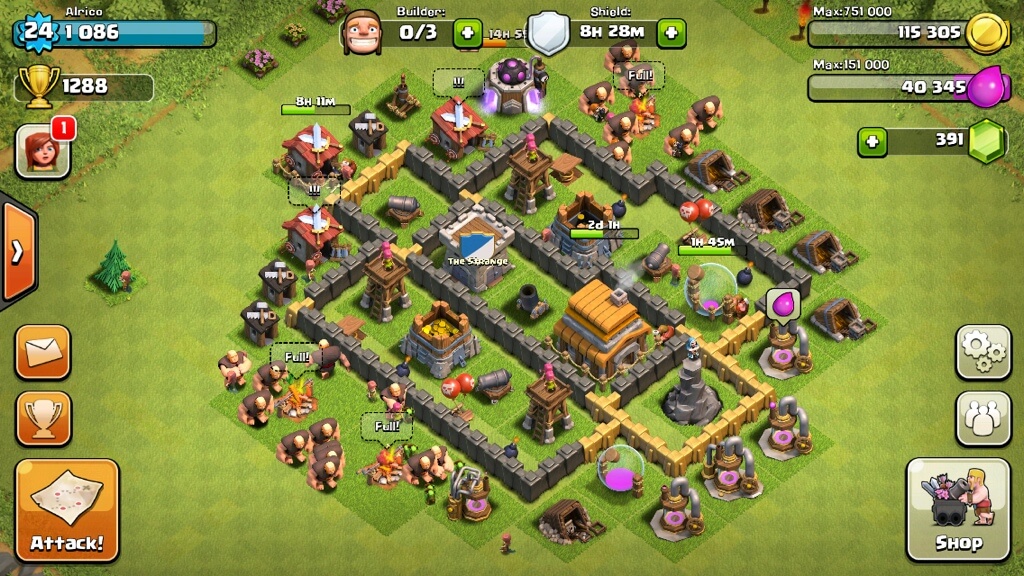Tap the experience level 24 badge
This screenshot has height=576, width=1024.
pos(37,32)
